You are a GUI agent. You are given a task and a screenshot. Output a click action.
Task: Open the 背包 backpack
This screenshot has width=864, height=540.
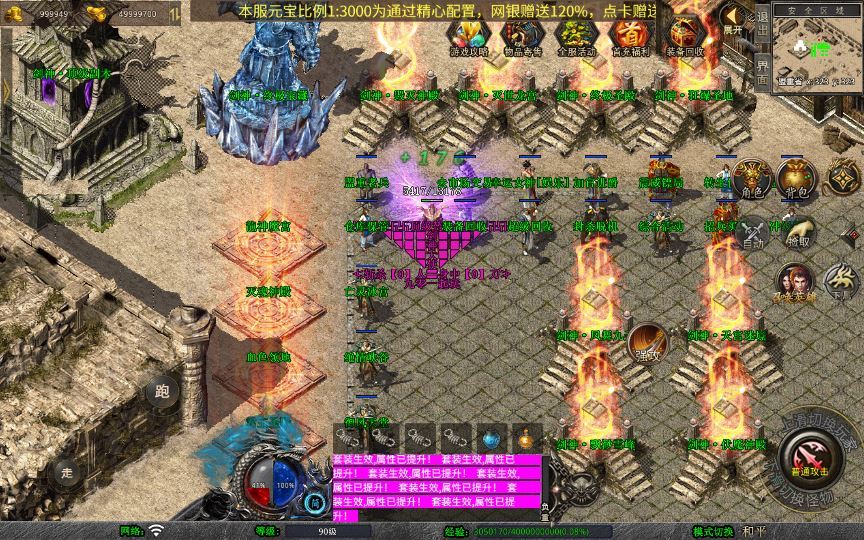point(798,178)
